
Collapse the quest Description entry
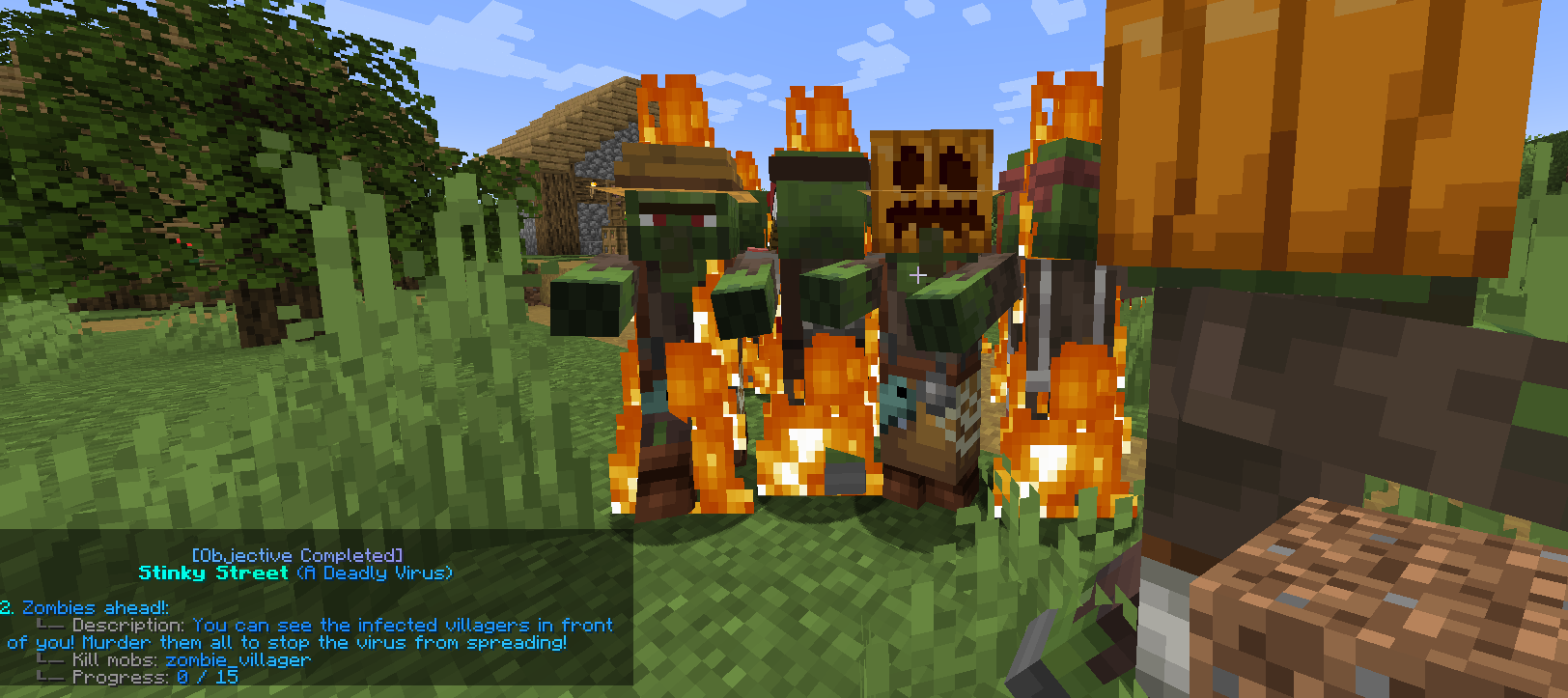pos(130,625)
